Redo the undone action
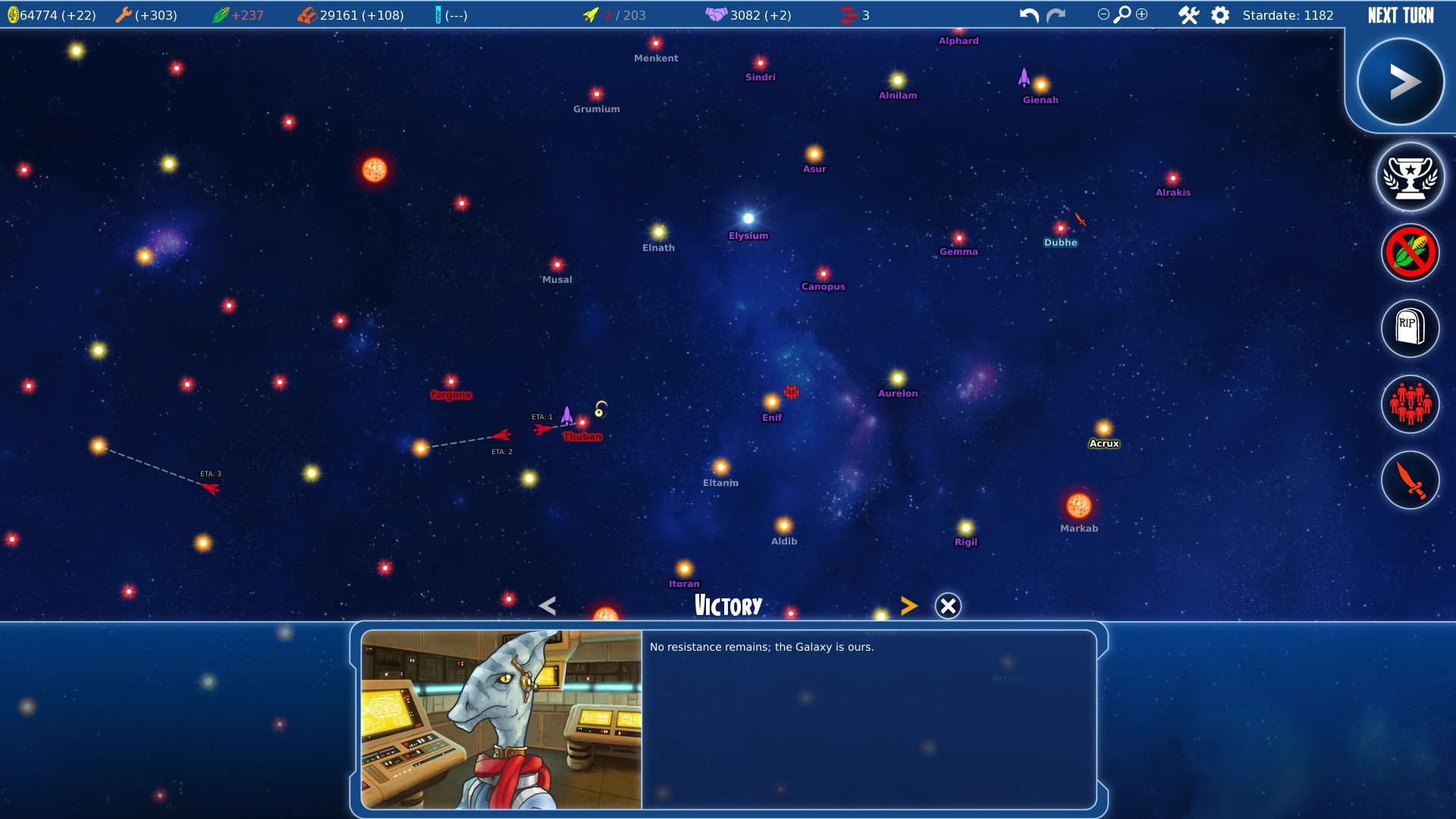The width and height of the screenshot is (1456, 819). [x=1056, y=15]
